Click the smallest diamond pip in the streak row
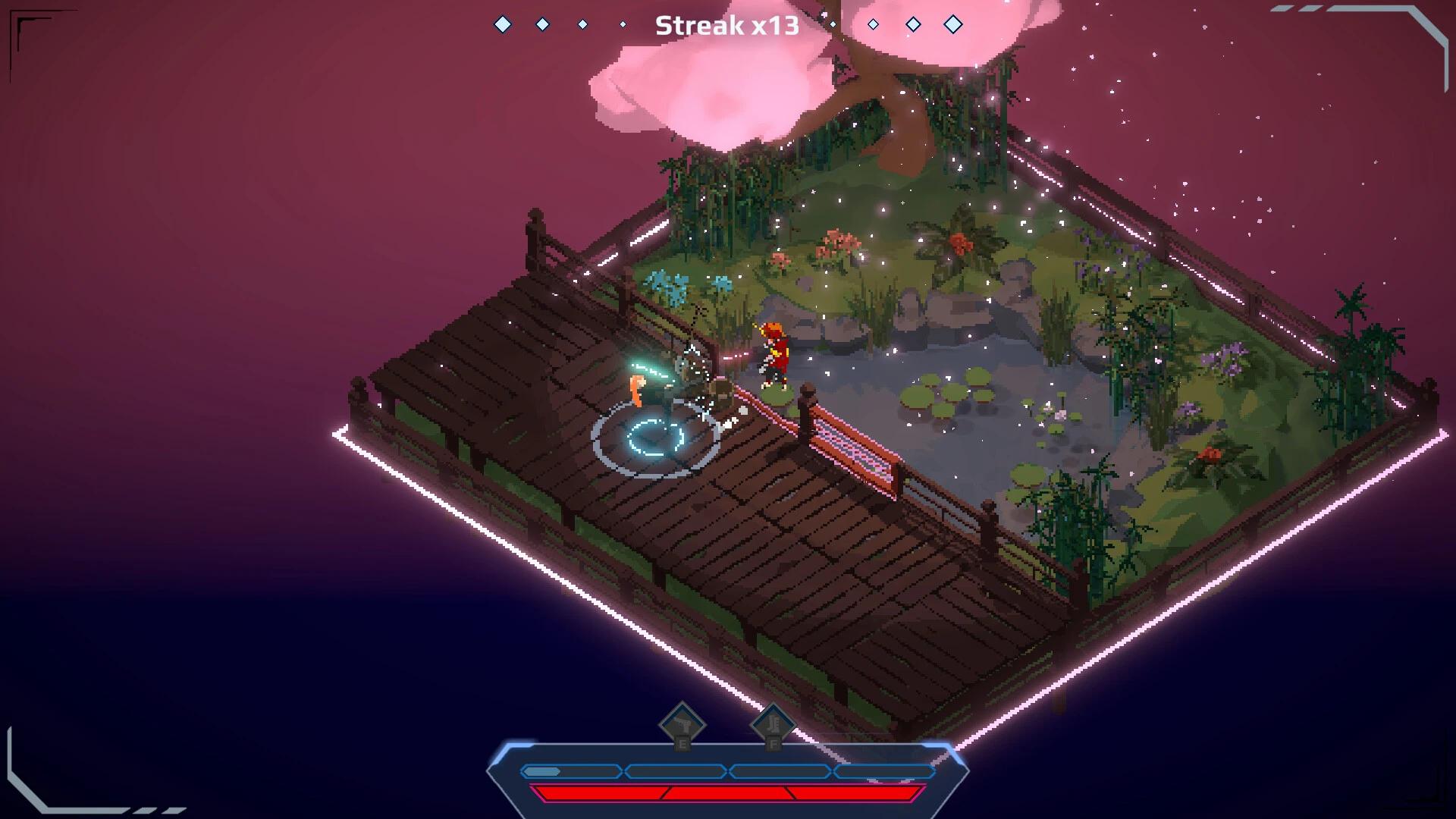 click(x=623, y=24)
